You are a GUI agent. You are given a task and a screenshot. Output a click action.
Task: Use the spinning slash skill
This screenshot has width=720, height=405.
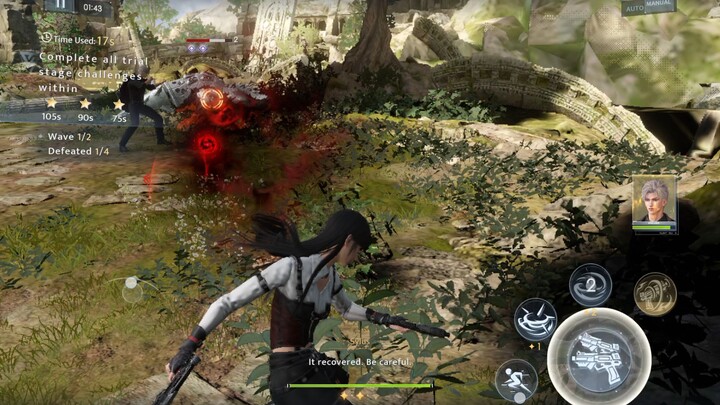(536, 319)
